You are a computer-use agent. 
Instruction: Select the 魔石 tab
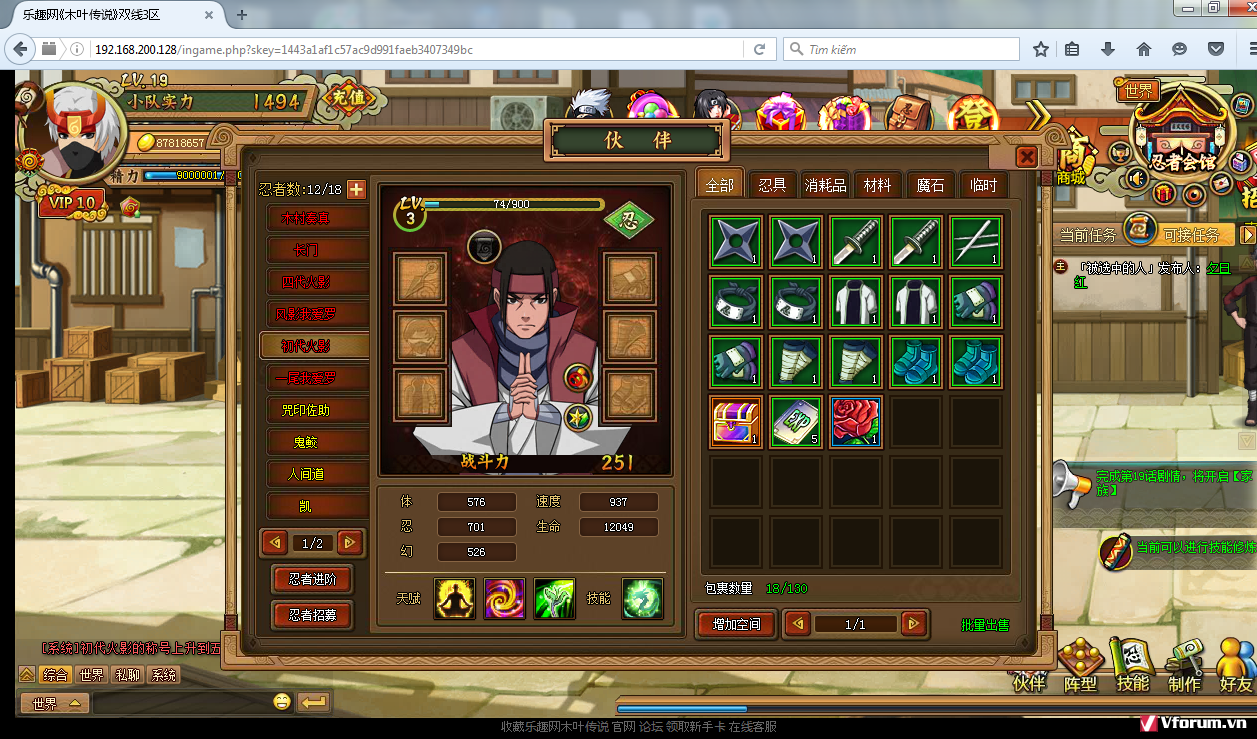pyautogui.click(x=930, y=185)
